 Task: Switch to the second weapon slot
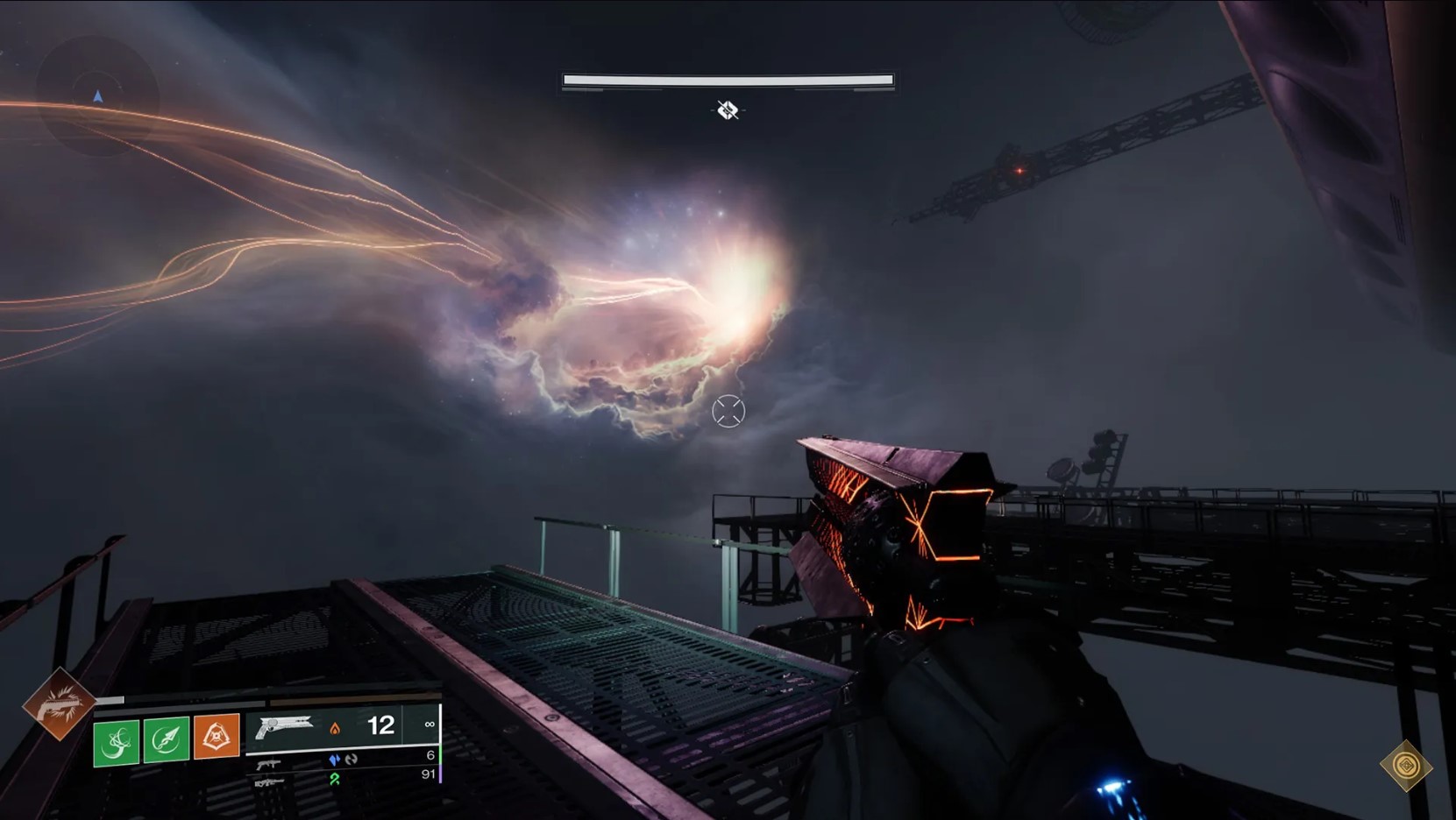click(269, 764)
